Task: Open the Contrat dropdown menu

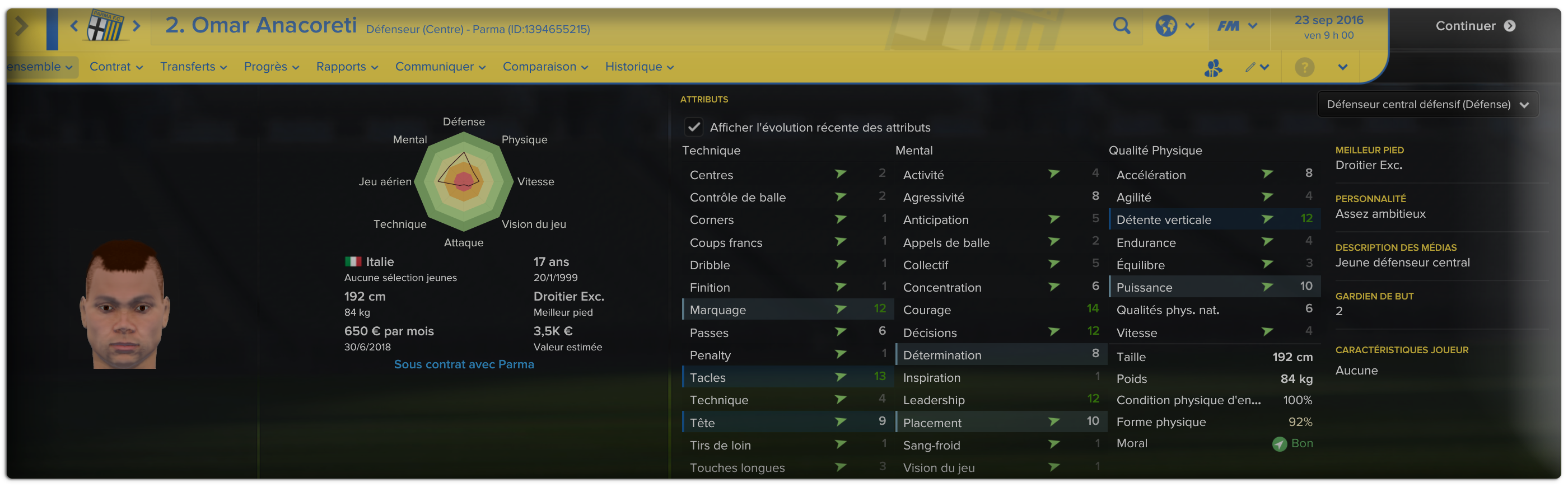Action: tap(116, 67)
